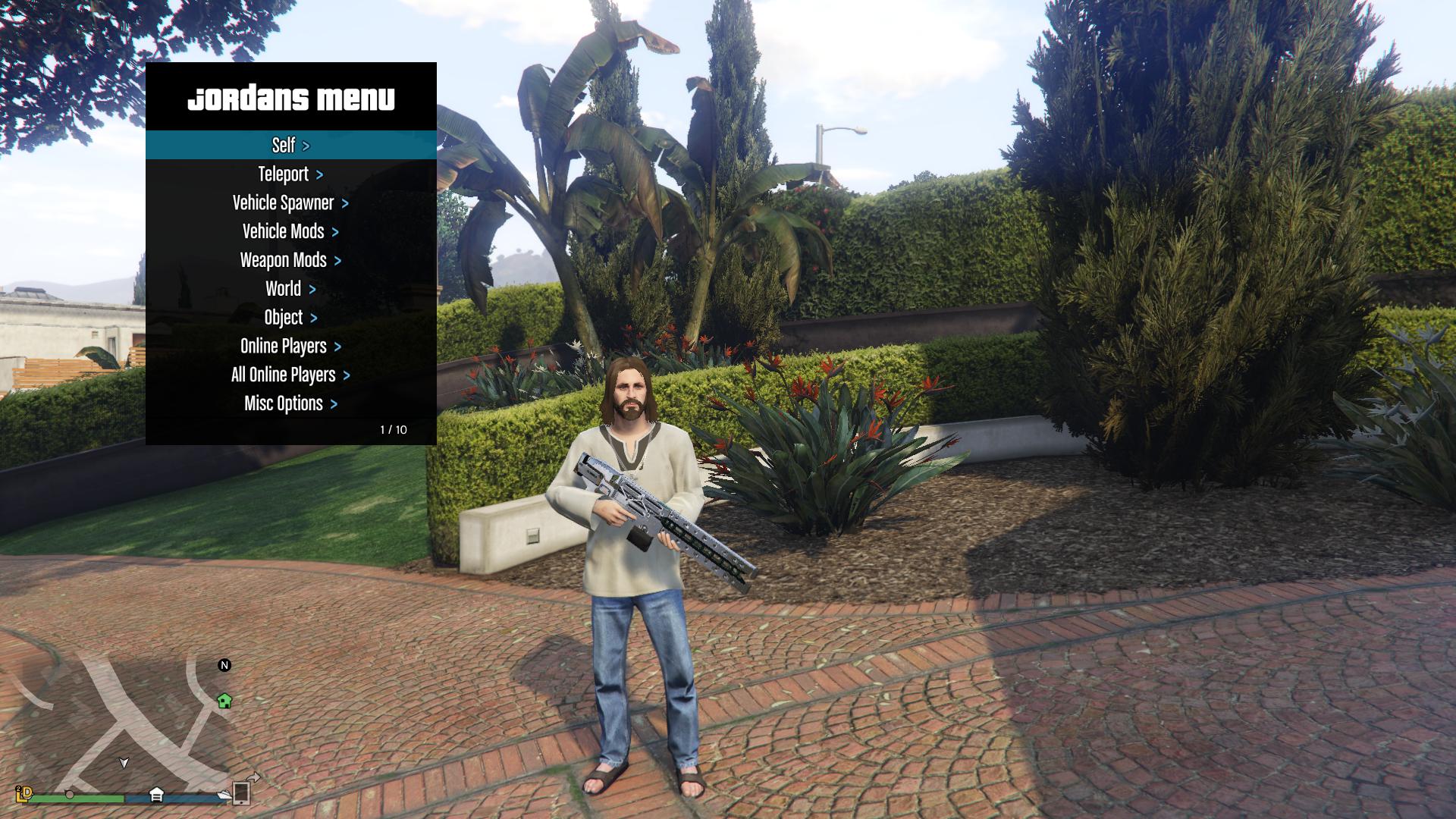The height and width of the screenshot is (819, 1456).
Task: Open the Vehicle Spawner option
Action: 290,203
